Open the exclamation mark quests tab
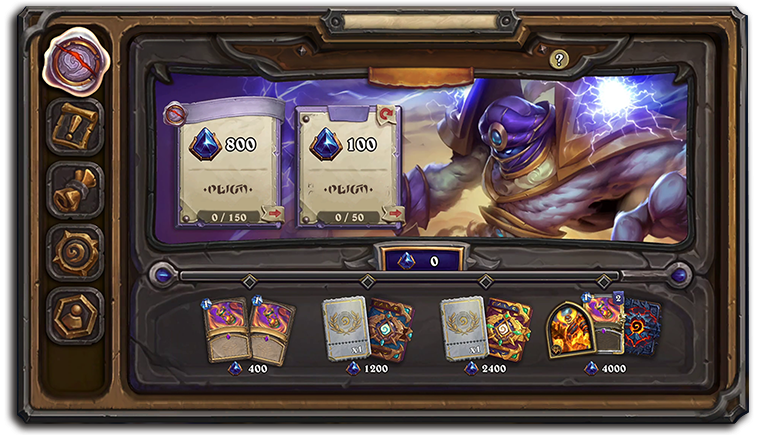Viewport: 760px width, 435px height. (74, 125)
